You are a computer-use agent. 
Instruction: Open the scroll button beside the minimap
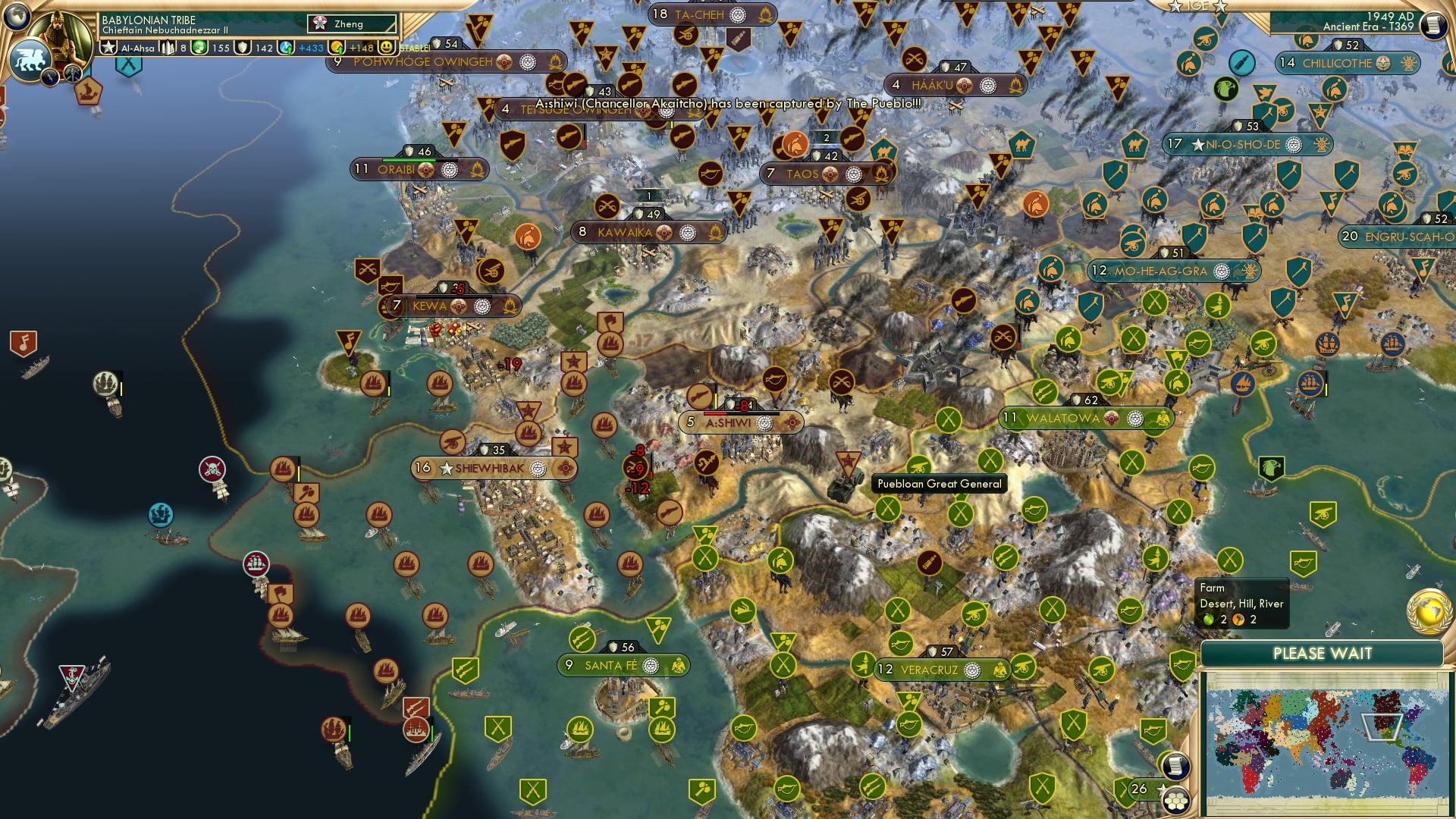[1174, 765]
